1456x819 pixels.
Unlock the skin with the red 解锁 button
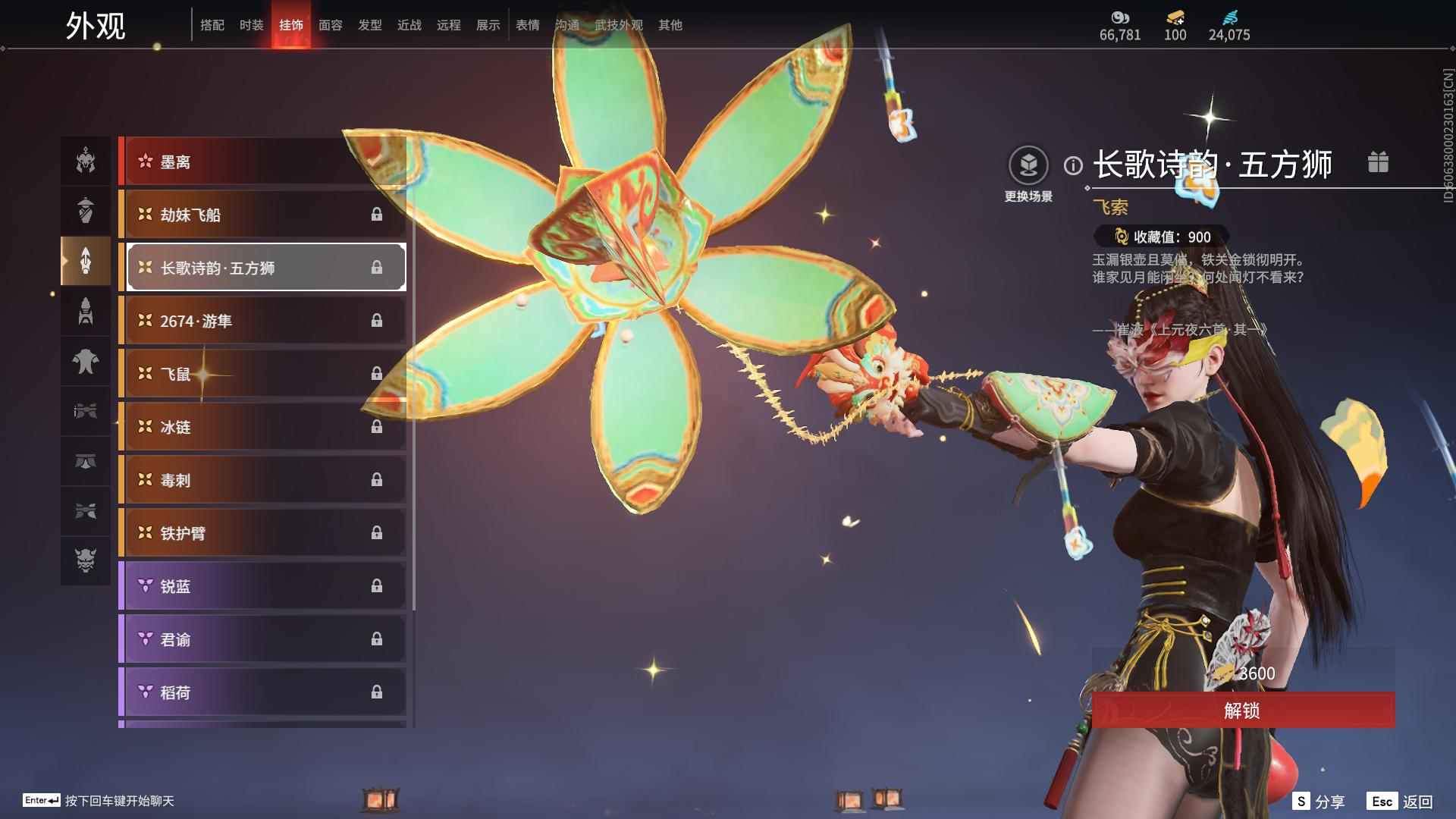pos(1242,711)
